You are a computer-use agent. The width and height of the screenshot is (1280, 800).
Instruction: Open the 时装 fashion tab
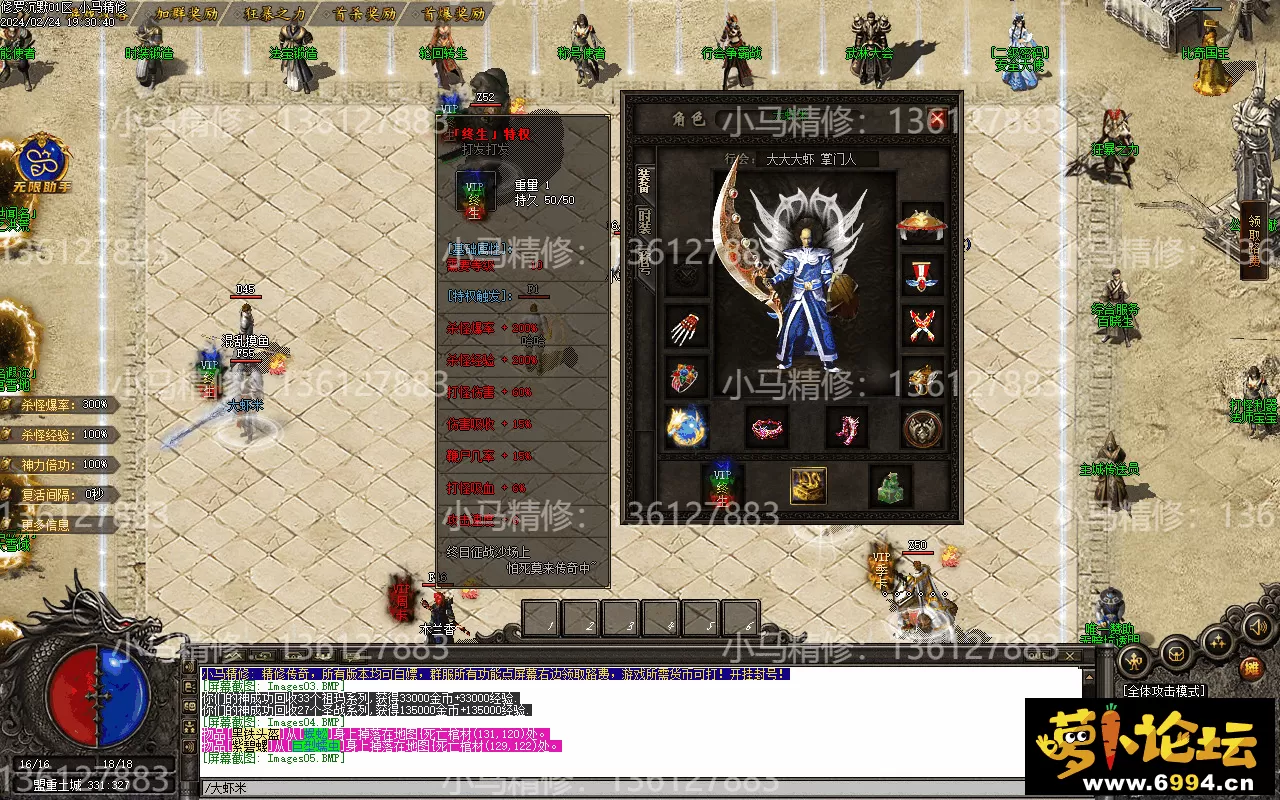click(x=644, y=226)
